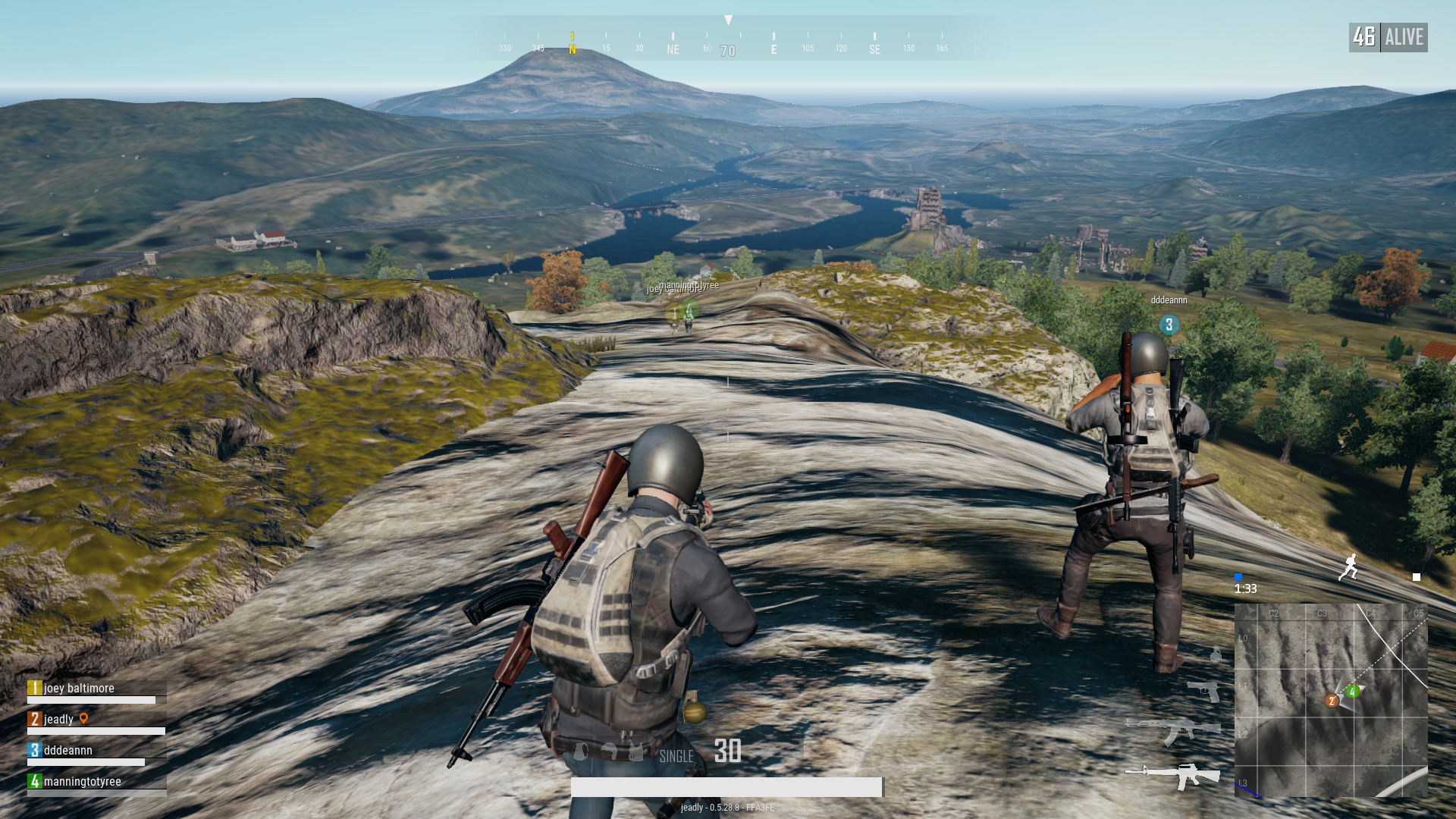Click the helmet equipment icon

click(x=608, y=752)
